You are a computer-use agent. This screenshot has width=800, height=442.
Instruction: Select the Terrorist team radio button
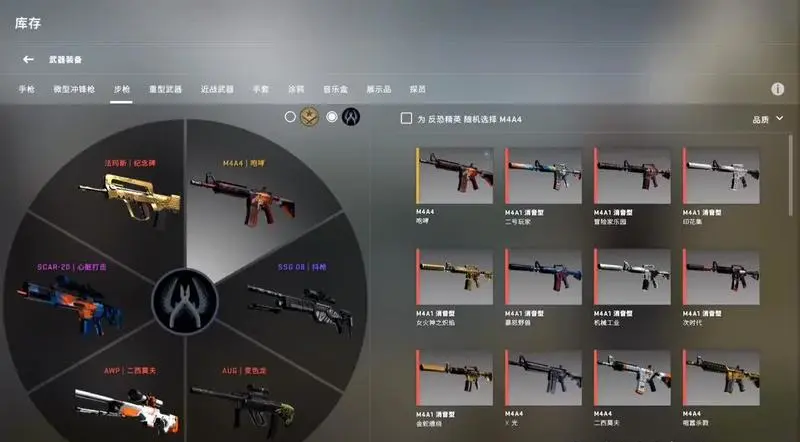click(290, 117)
